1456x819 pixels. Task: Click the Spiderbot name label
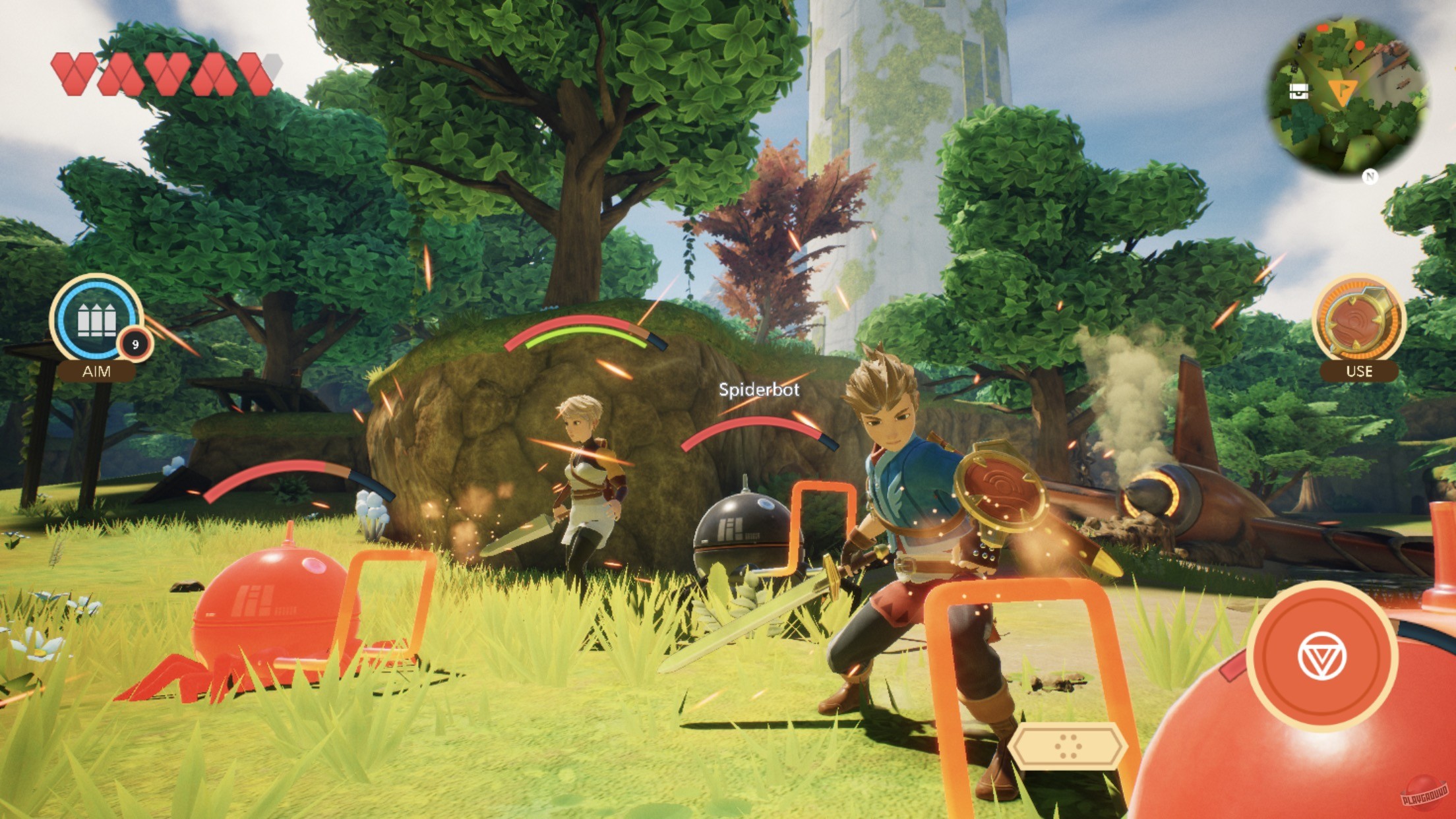(x=760, y=390)
